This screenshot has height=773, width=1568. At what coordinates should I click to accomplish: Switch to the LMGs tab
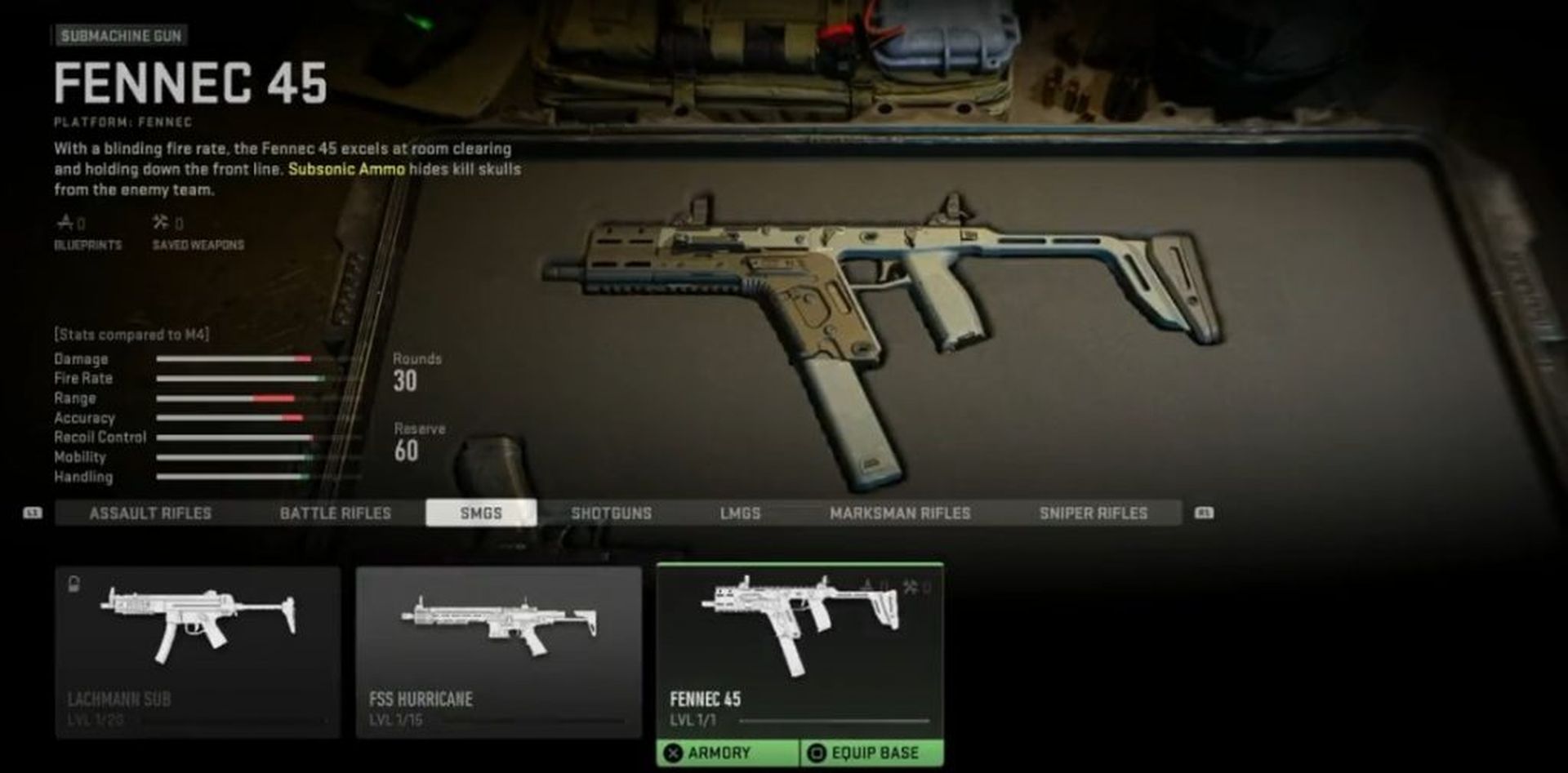click(740, 513)
